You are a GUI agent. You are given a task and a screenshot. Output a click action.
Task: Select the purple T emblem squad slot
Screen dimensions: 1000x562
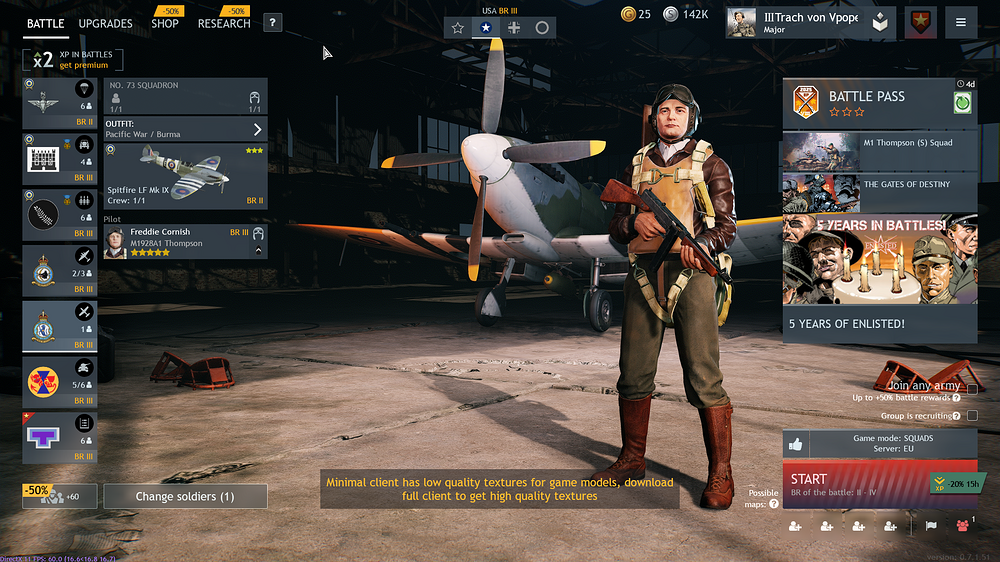tap(60, 437)
